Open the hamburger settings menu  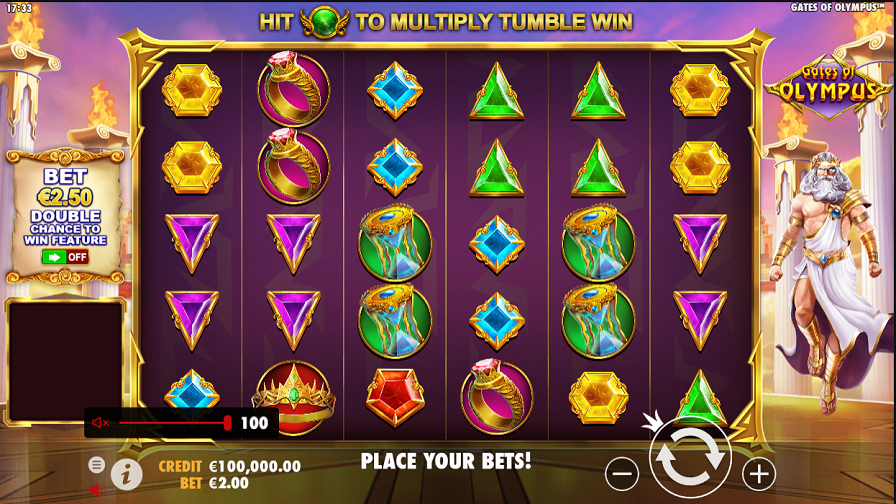(x=96, y=464)
